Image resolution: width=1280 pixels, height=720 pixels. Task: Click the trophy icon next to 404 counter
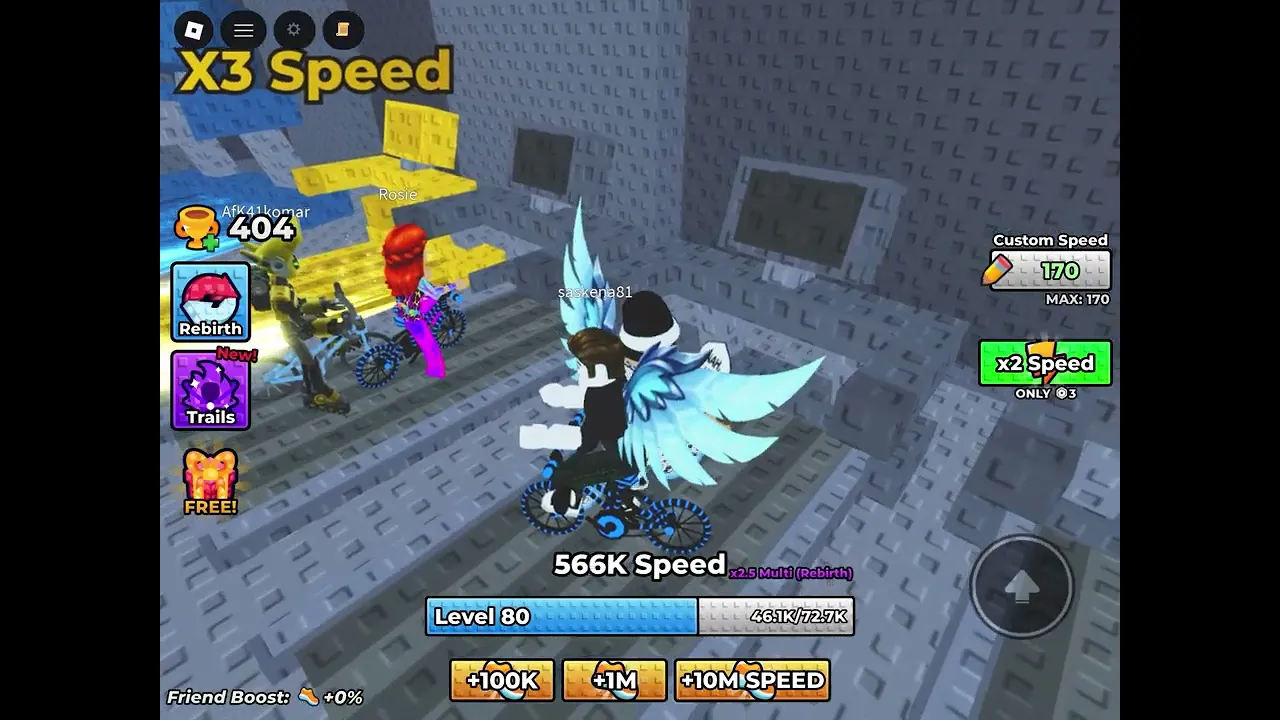pyautogui.click(x=198, y=226)
